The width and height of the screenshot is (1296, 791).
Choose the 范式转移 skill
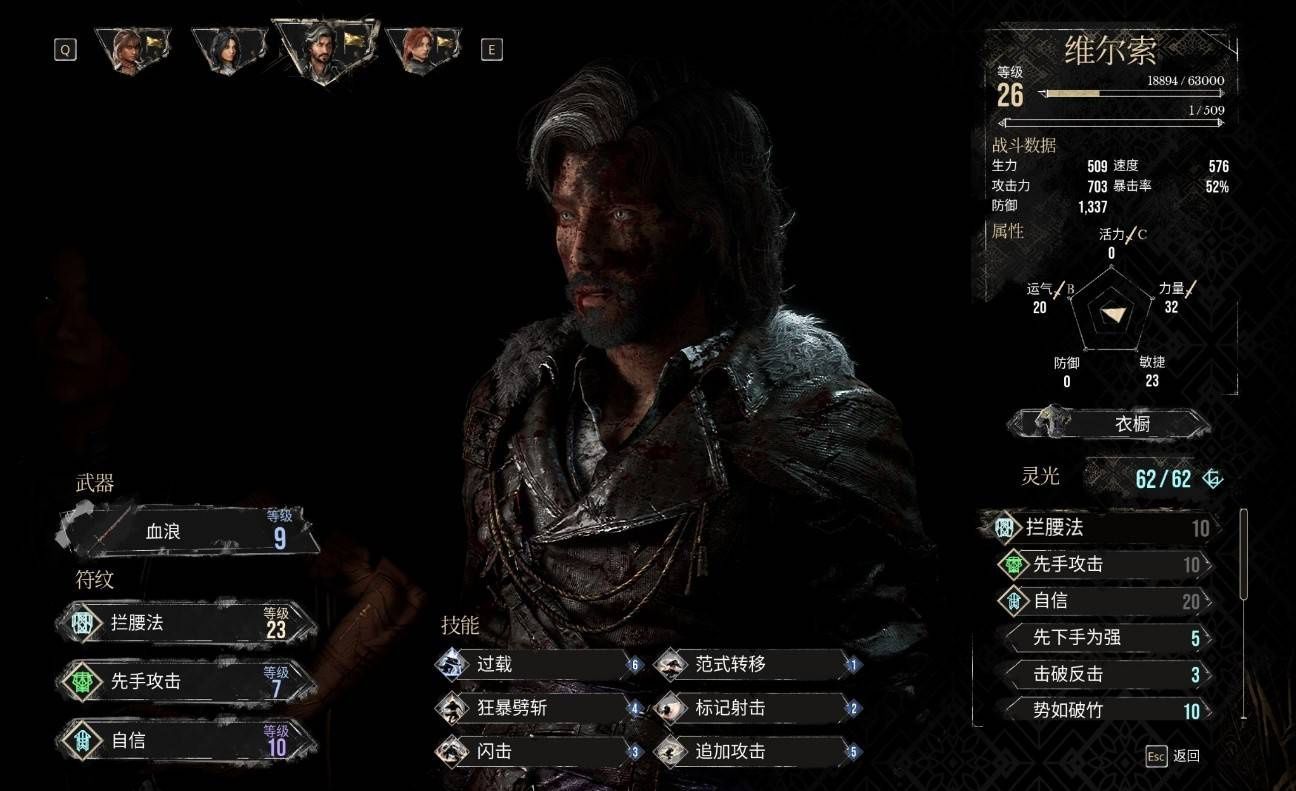click(x=757, y=664)
